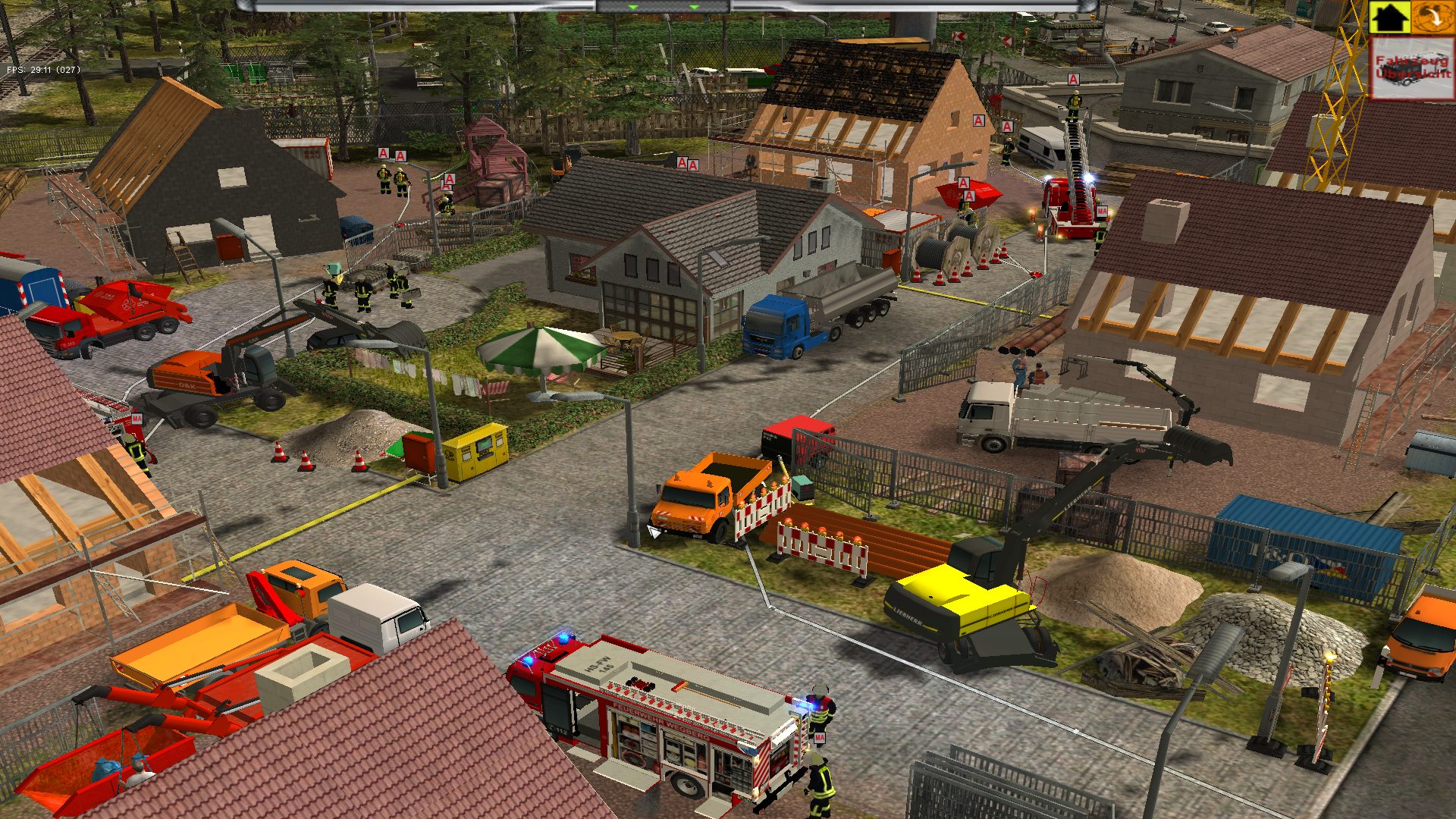Click the orange globe arrow icon
This screenshot has height=819, width=1456.
click(1433, 17)
